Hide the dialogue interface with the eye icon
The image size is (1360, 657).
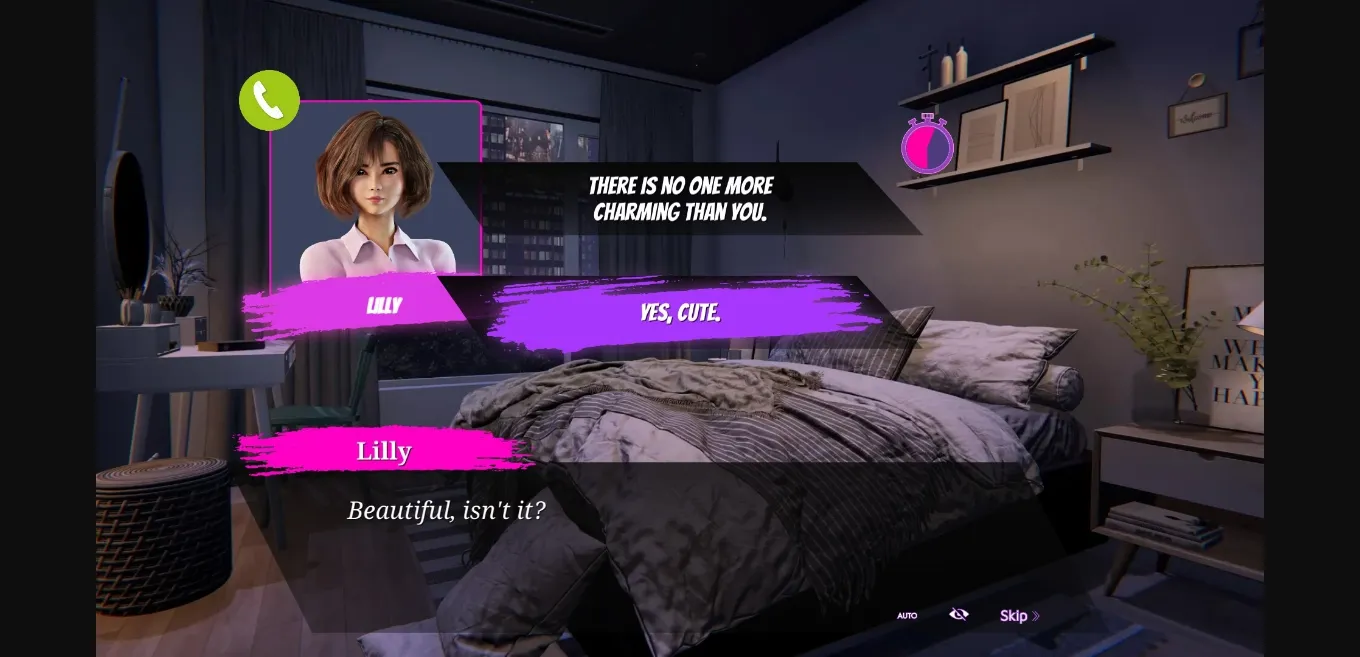pos(958,614)
